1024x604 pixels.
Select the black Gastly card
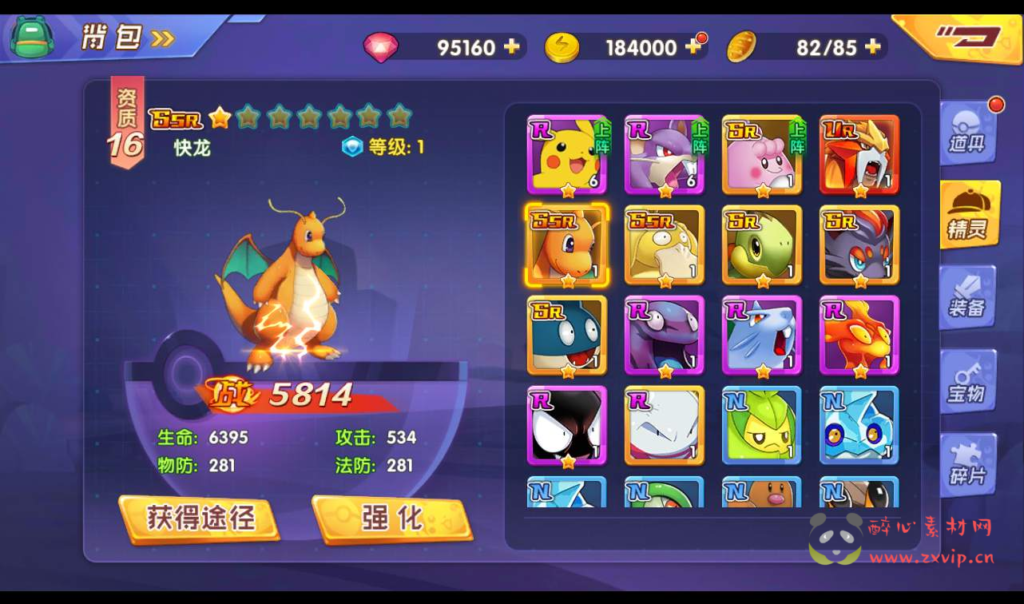pos(567,427)
